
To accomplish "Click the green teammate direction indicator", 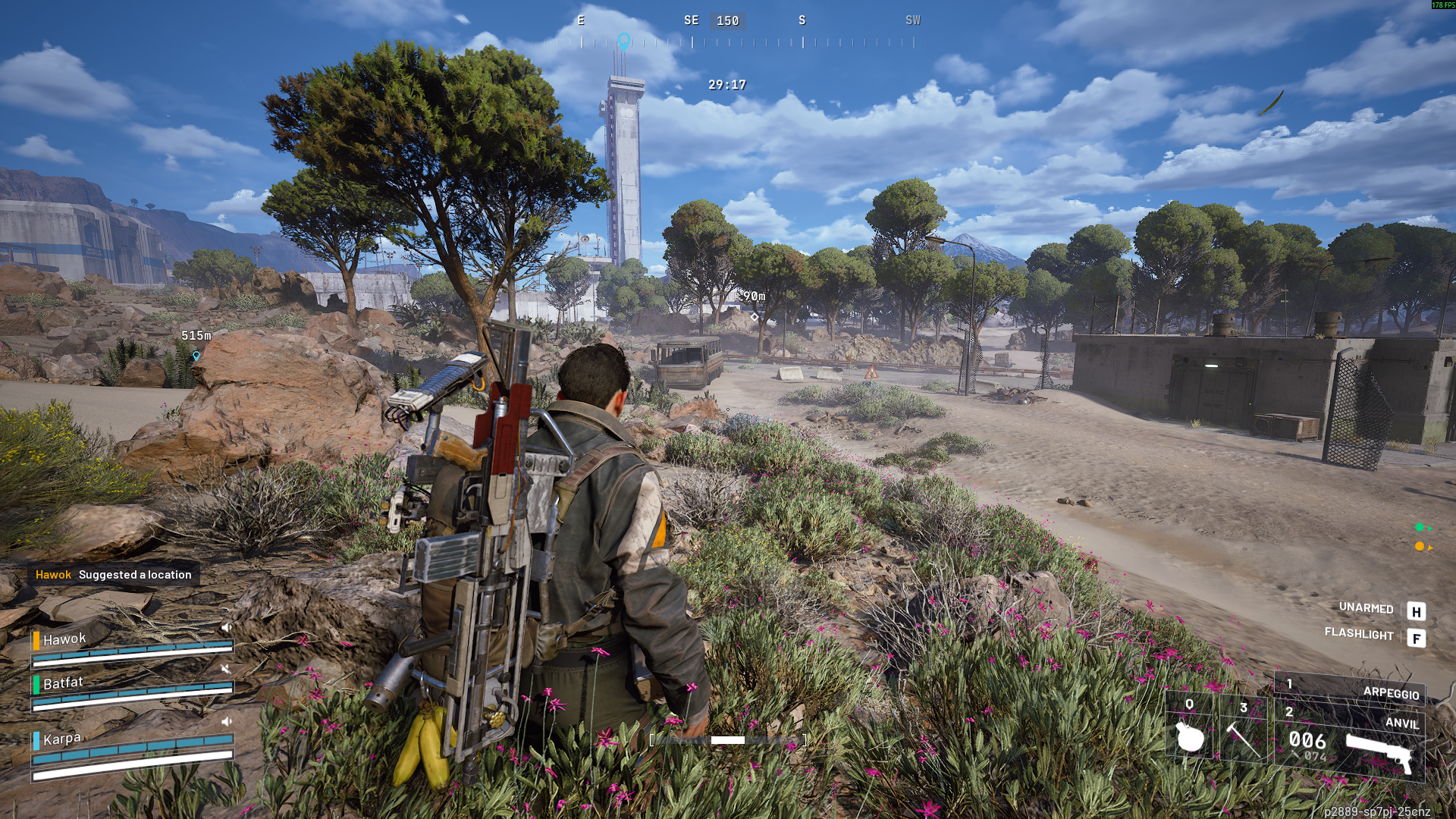I will click(x=1420, y=528).
